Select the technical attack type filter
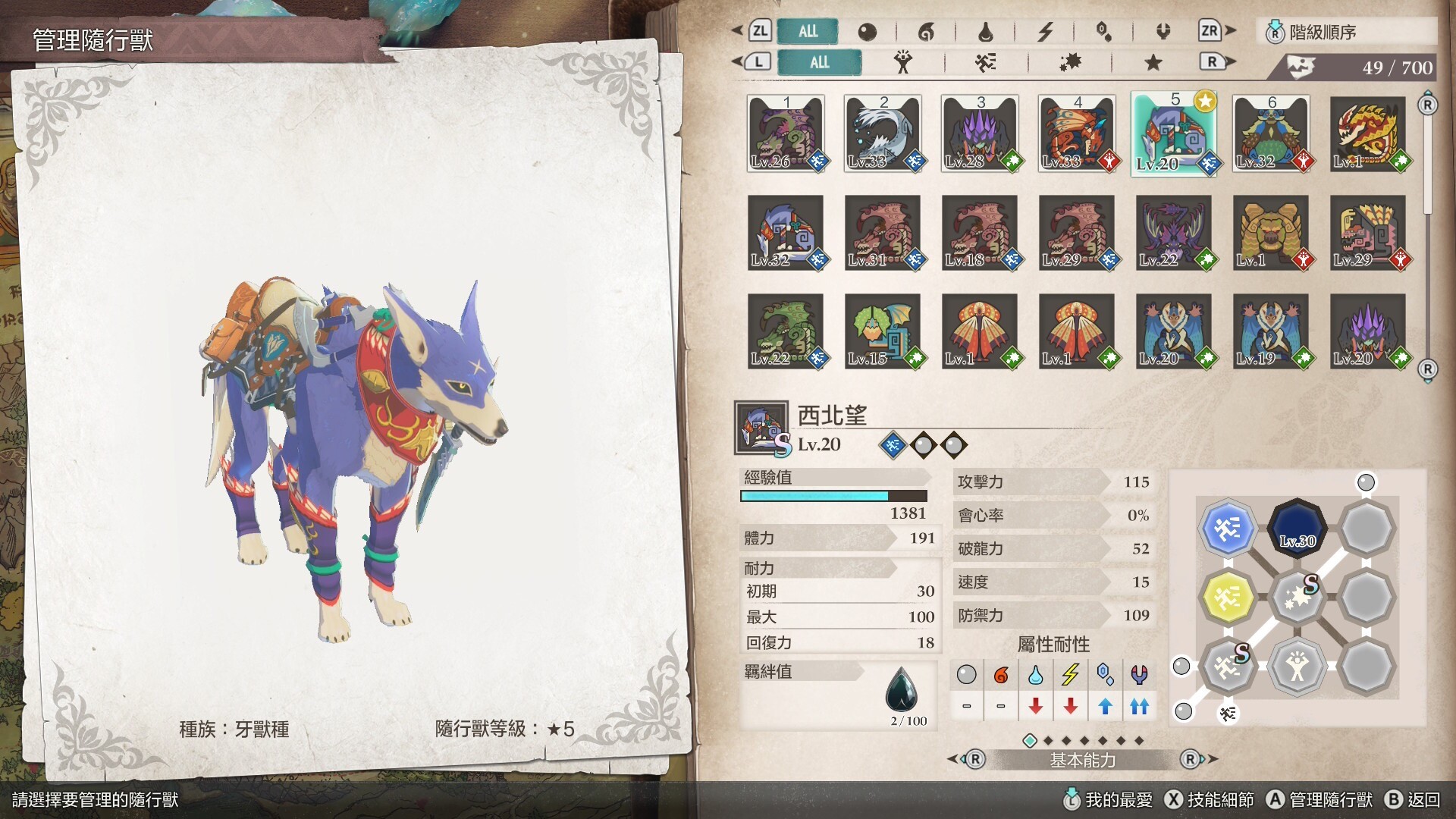 pos(1070,62)
